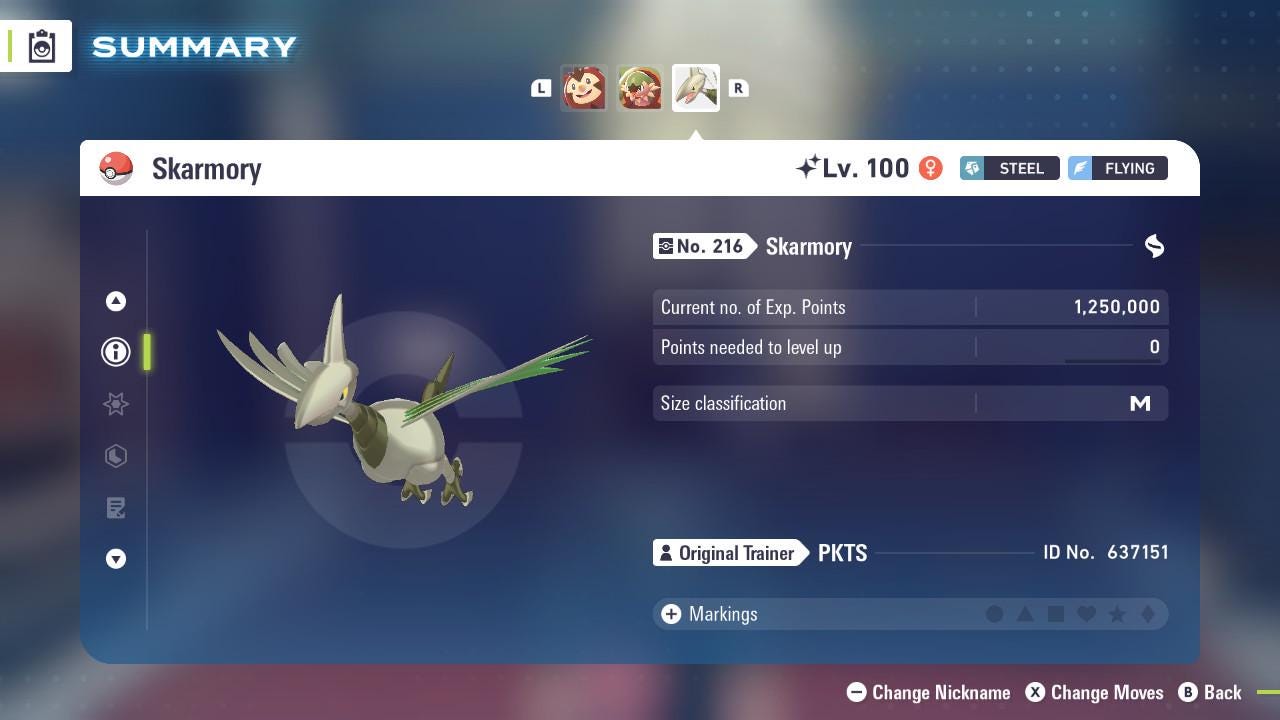Click the green page position indicator bar

147,352
